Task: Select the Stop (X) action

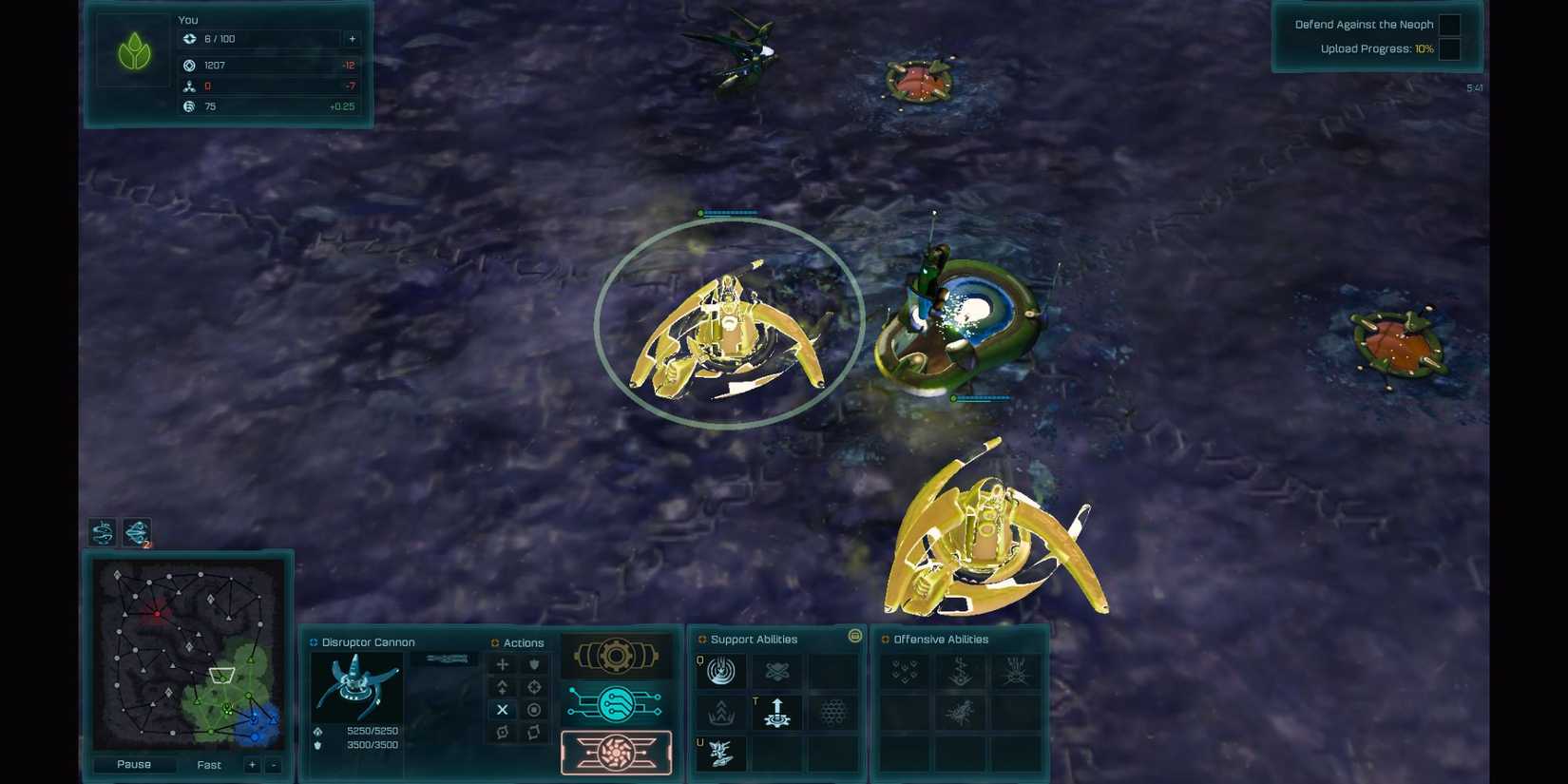Action: (x=502, y=709)
